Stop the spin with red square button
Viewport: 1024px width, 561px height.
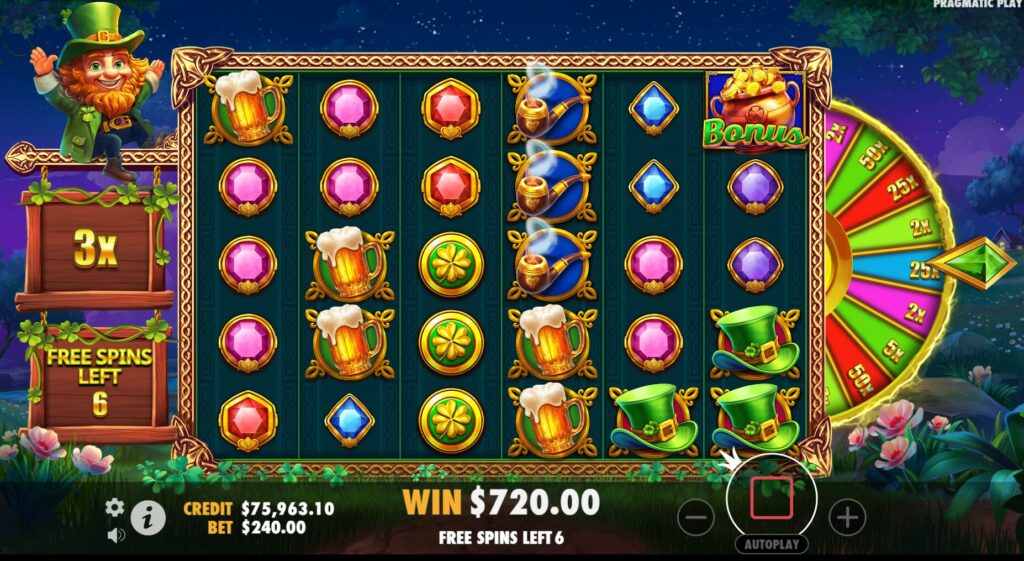pos(771,497)
